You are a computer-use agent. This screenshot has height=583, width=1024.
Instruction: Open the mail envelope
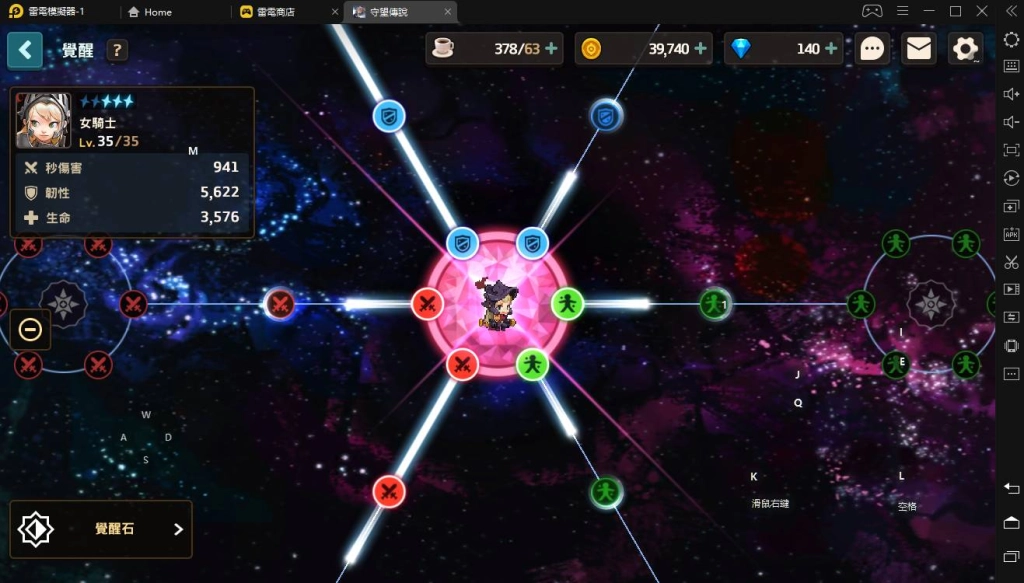[x=918, y=49]
